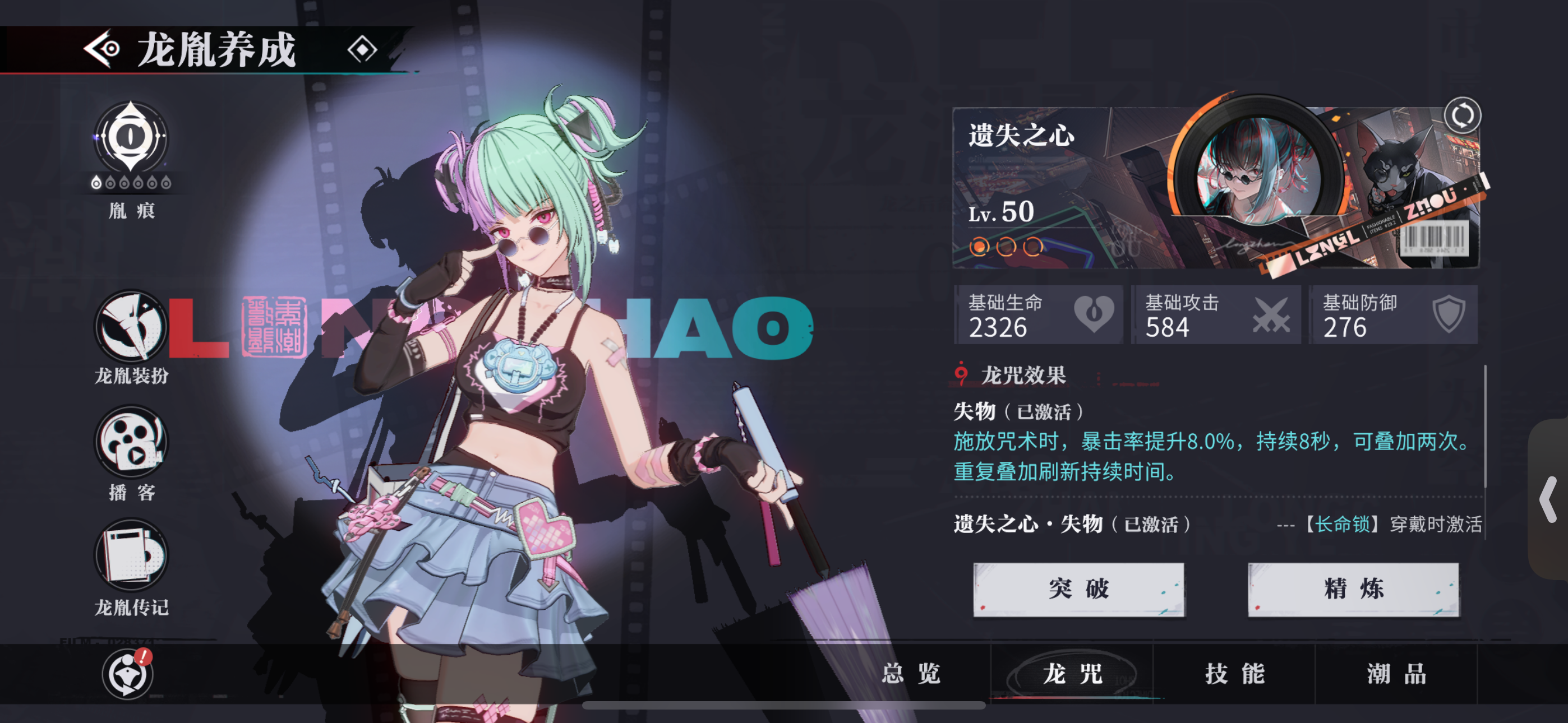Switch to the 总览 tab
Screen dimensions: 1568x723
(911, 674)
